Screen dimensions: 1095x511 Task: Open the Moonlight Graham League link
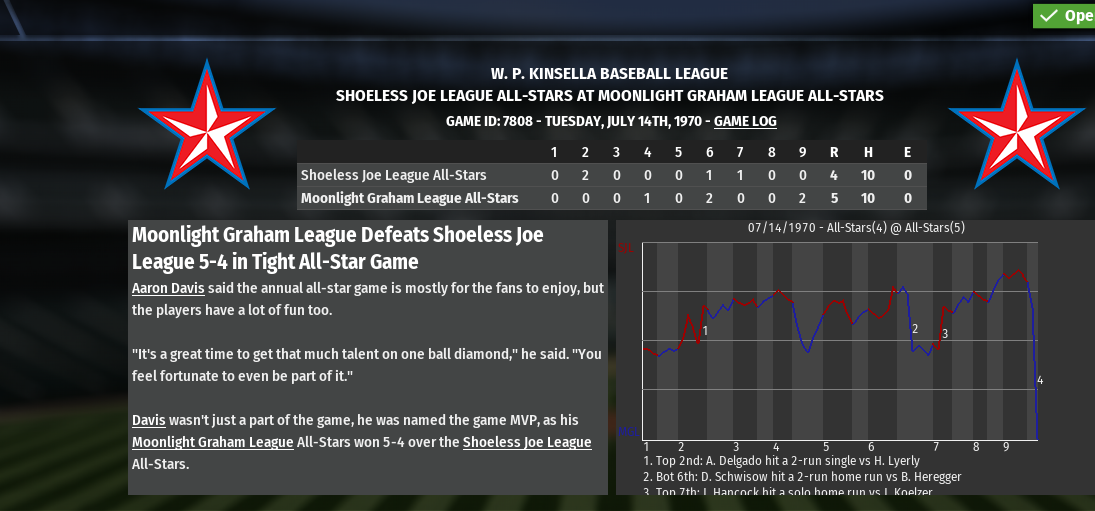(x=213, y=442)
